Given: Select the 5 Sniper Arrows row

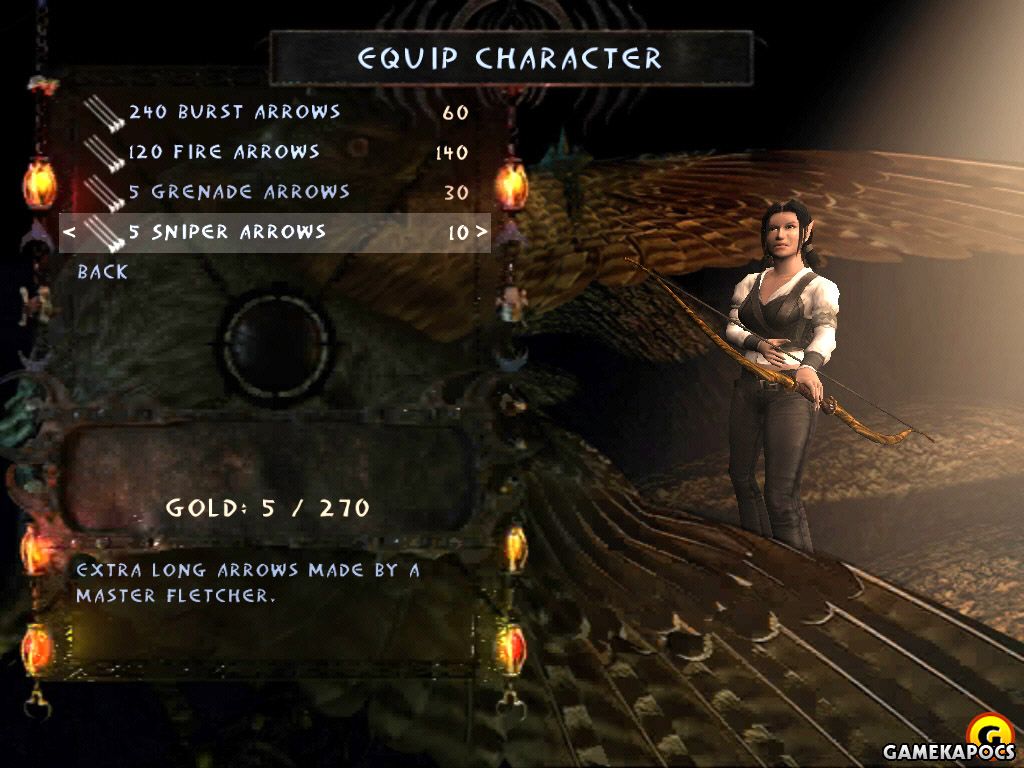Looking at the screenshot, I should [x=228, y=232].
